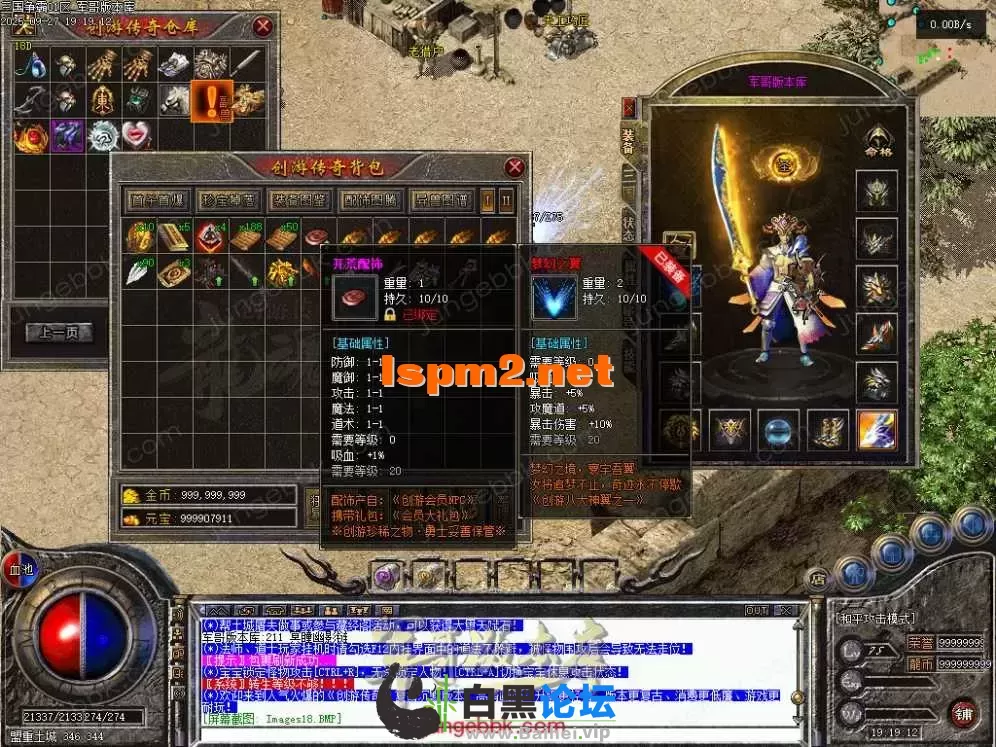
Task: Switch to the 装备 equipment tab
Action: click(628, 140)
